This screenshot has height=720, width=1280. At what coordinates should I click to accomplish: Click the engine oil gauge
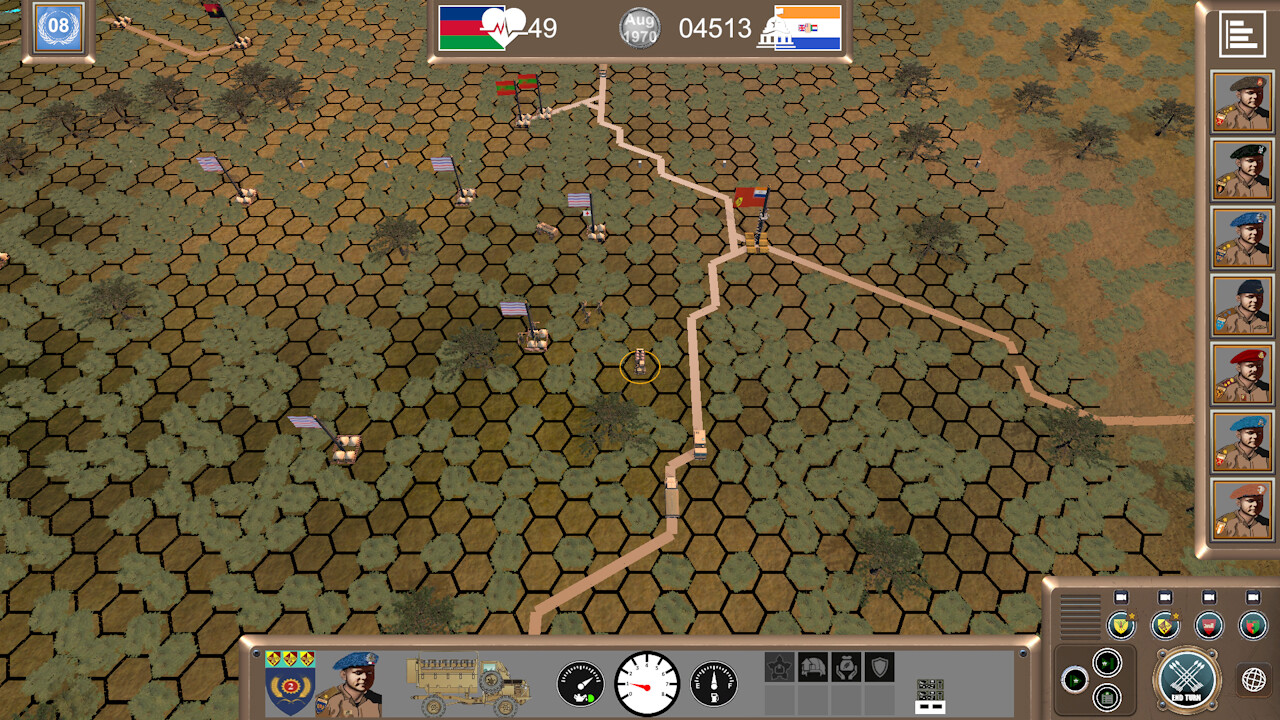[x=580, y=684]
